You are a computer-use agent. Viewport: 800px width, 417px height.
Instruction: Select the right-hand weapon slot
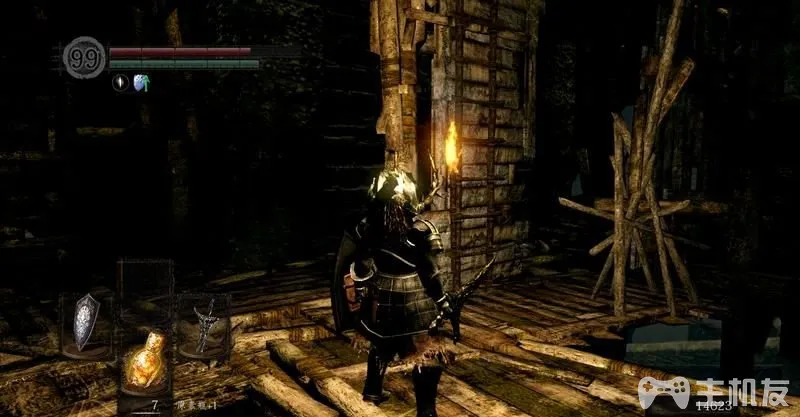coord(204,326)
